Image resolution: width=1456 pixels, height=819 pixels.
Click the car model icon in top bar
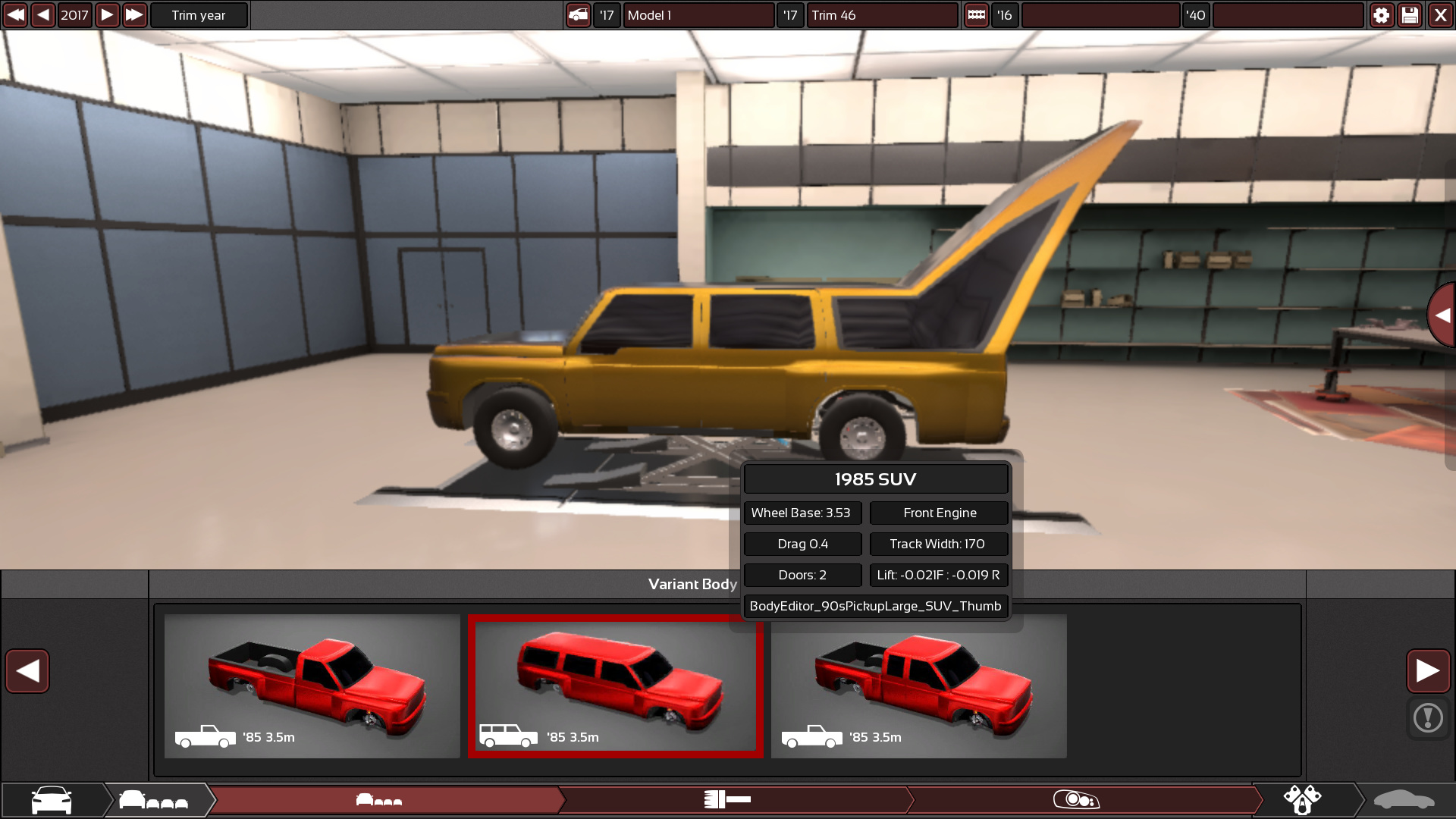(578, 15)
